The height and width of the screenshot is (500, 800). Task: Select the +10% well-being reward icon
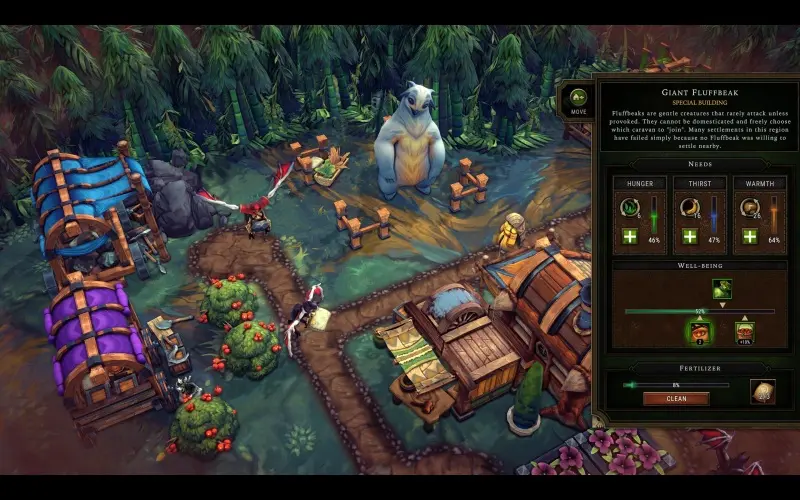[x=744, y=331]
